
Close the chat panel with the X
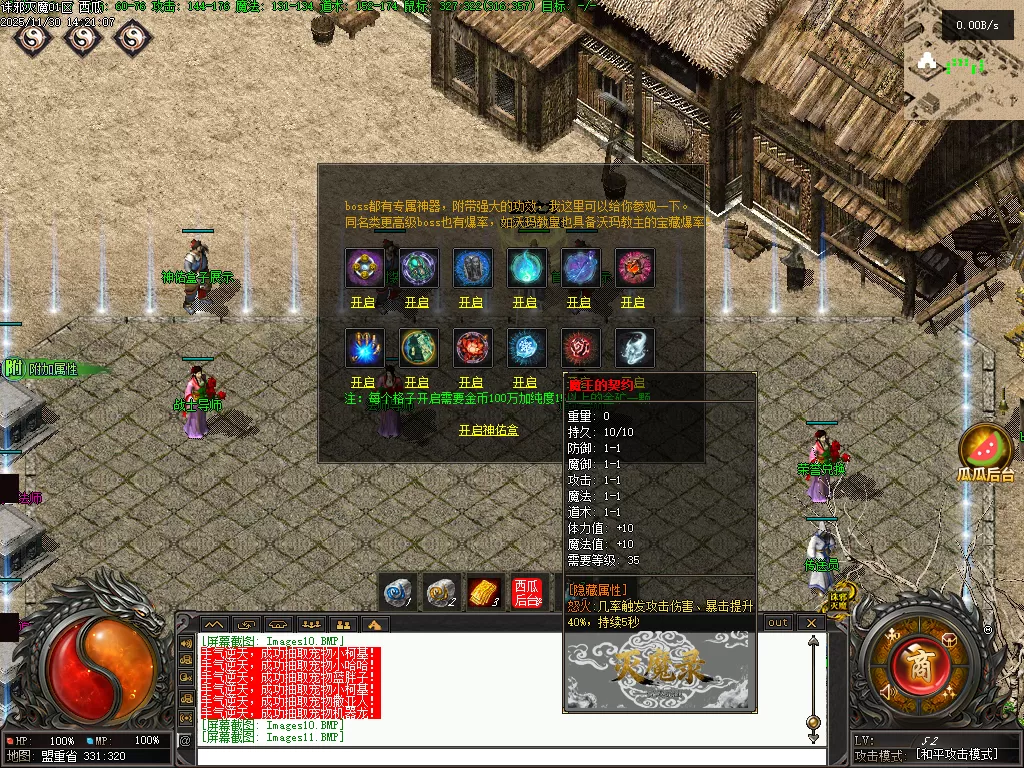pyautogui.click(x=811, y=623)
